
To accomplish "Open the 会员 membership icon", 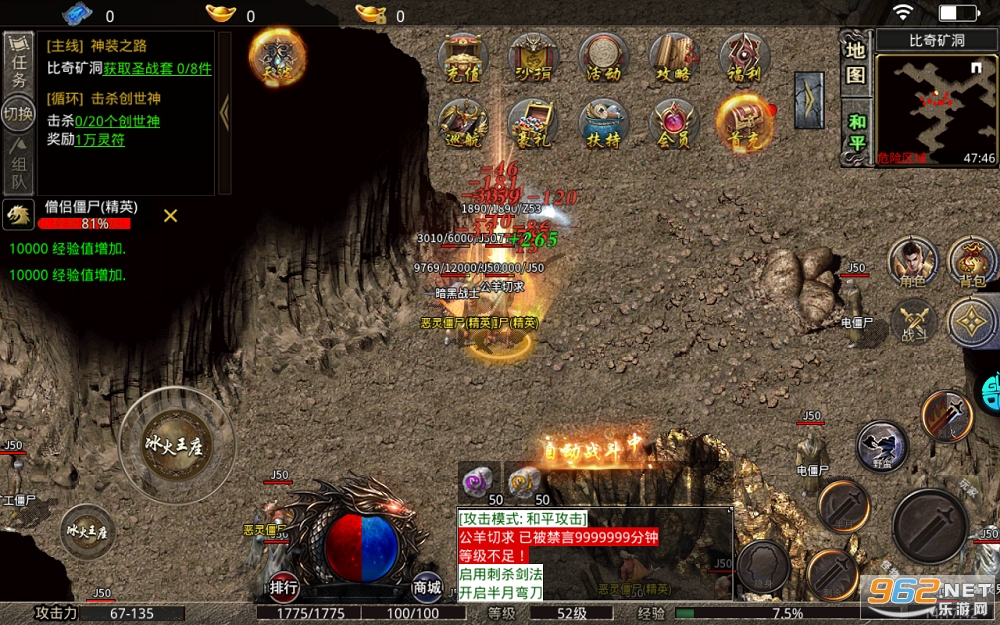I will pos(674,124).
